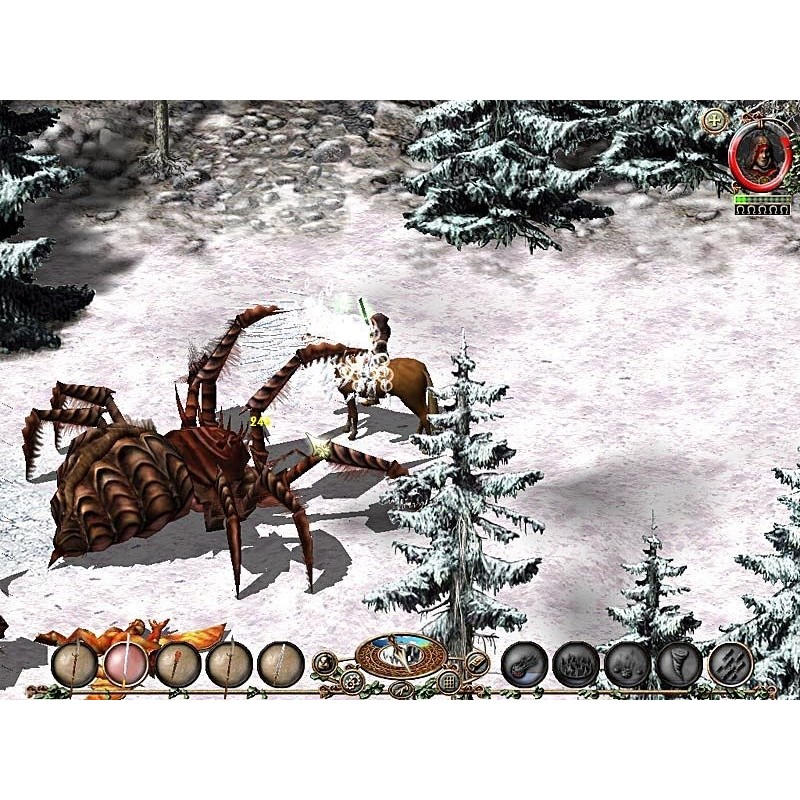The width and height of the screenshot is (800, 800).
Task: Cast the falling rocks shower spell
Action: (628, 663)
